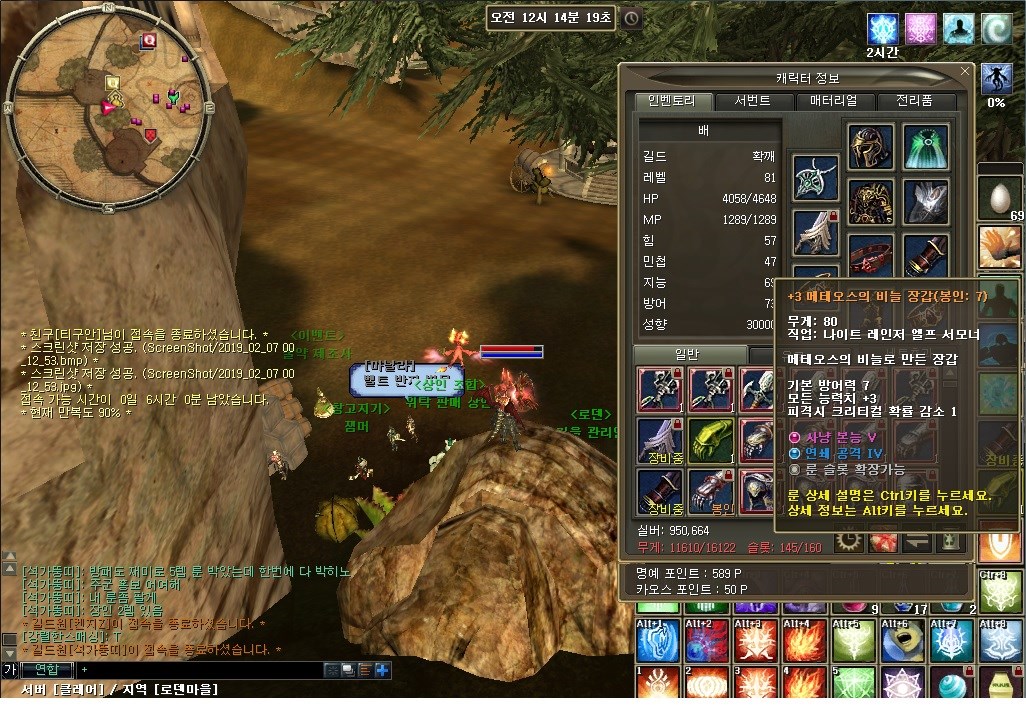Screen dimensions: 1026x711
Task: Select the yellow-green gloves in inventory
Action: click(711, 439)
